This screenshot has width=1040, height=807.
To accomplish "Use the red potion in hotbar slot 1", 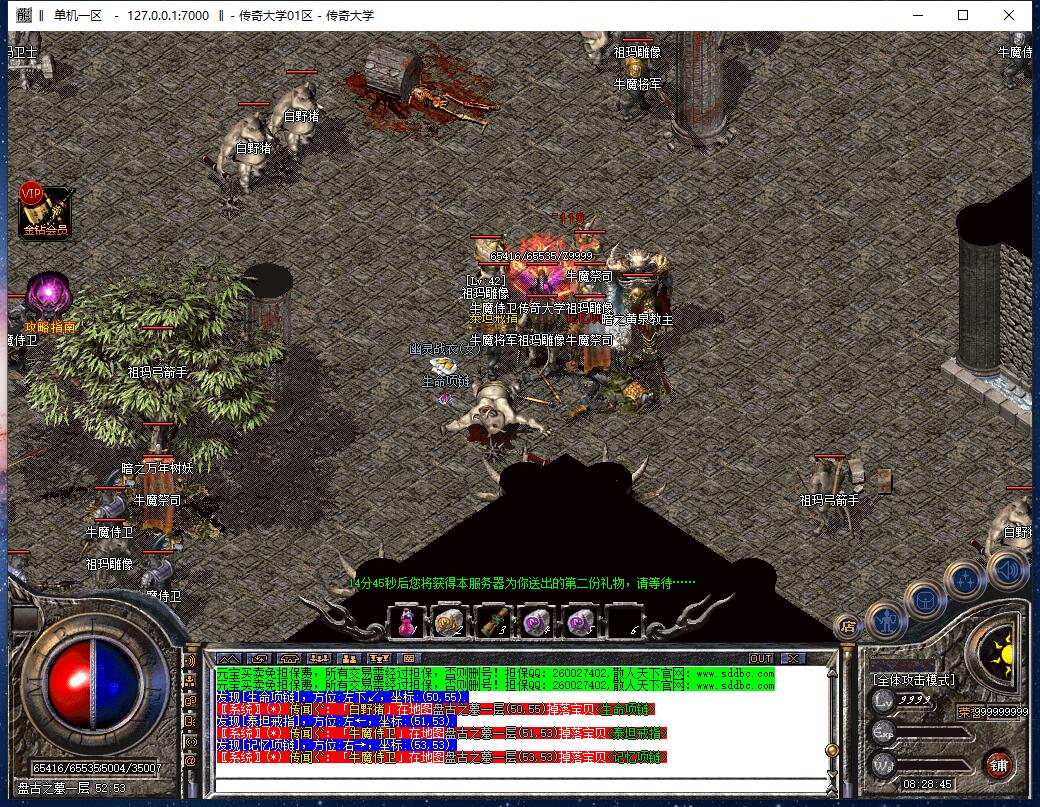I will [x=407, y=622].
